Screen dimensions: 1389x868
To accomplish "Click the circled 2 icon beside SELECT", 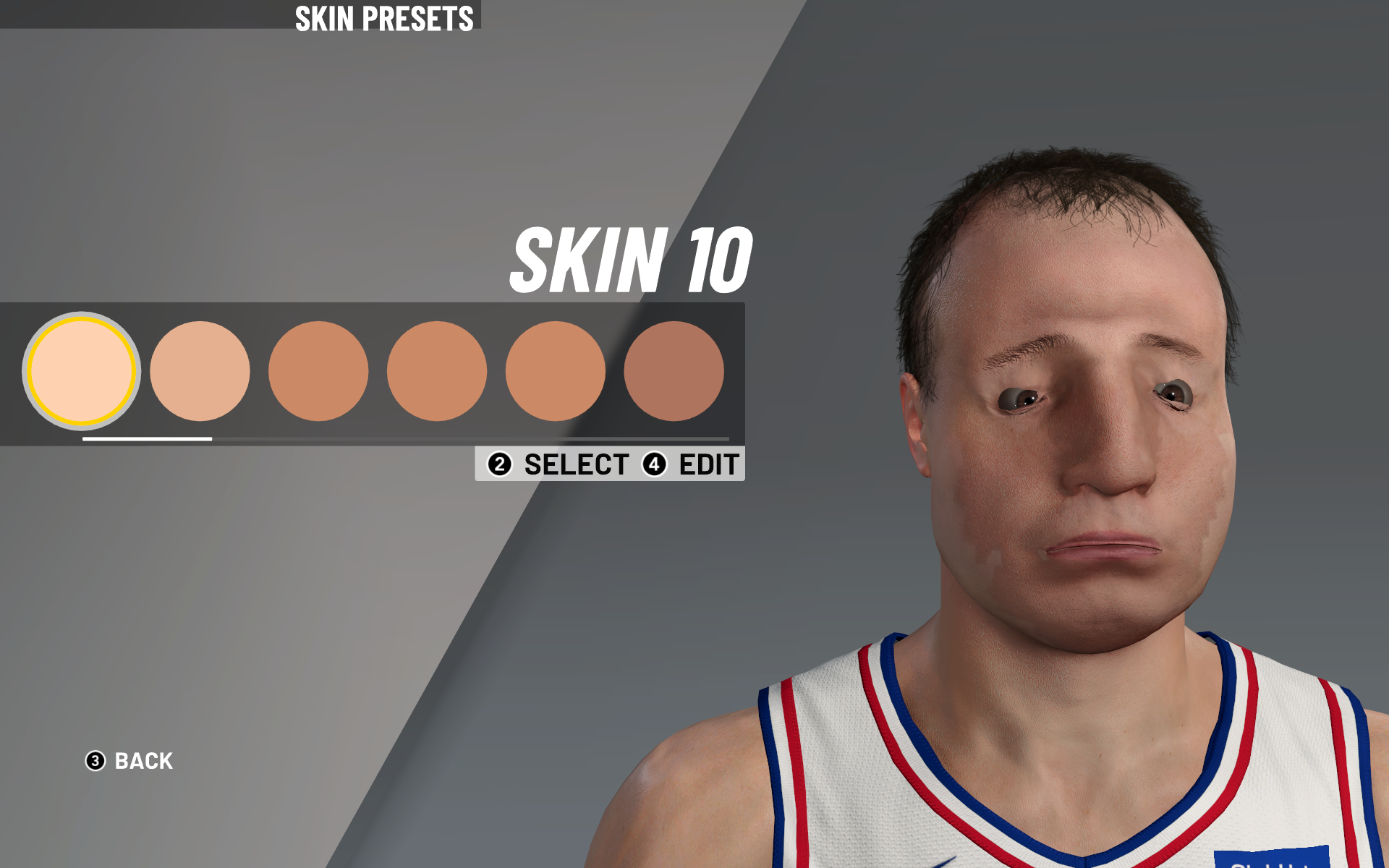I will 498,465.
